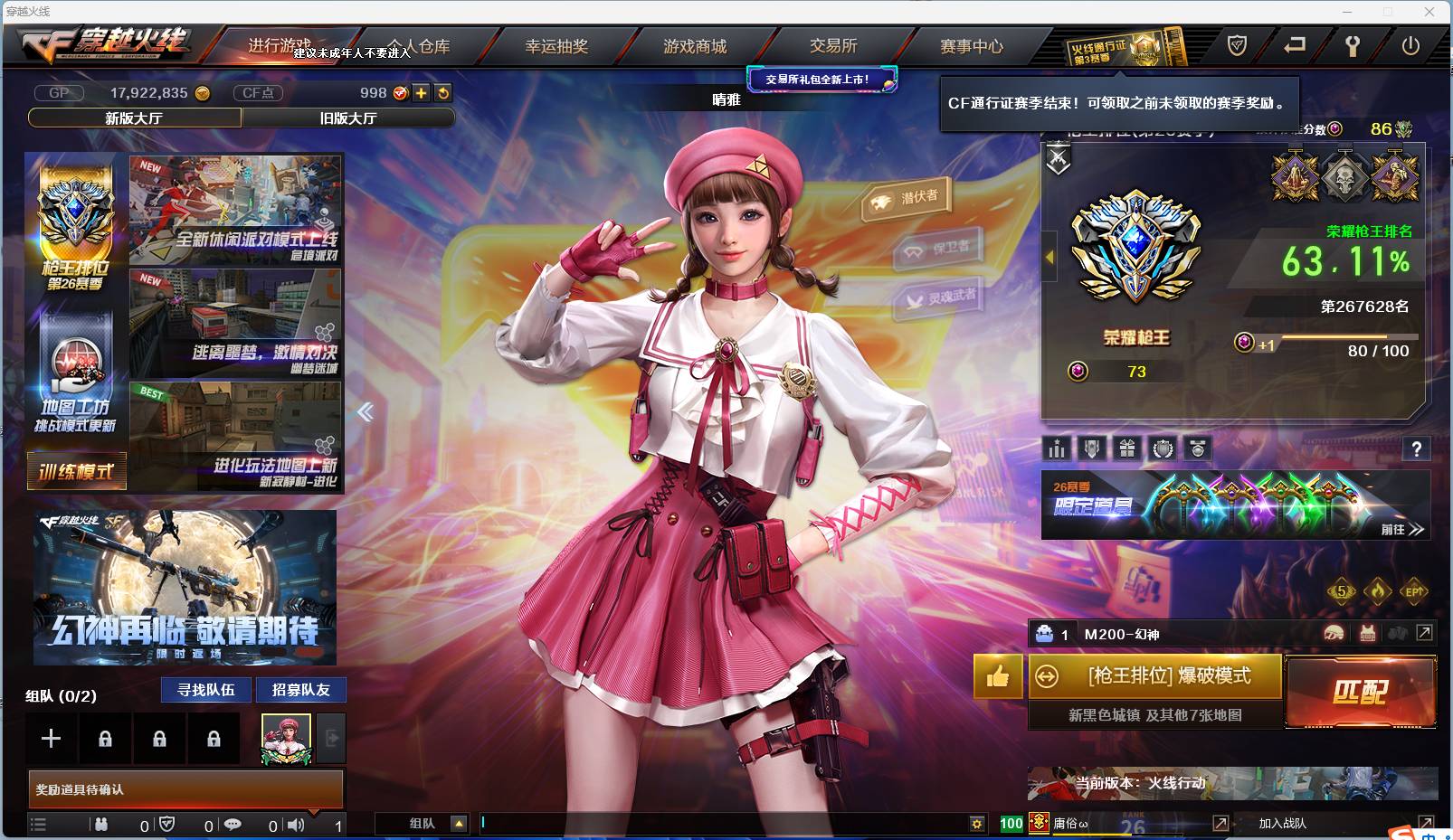Image resolution: width=1453 pixels, height=840 pixels.
Task: Open the helmet loadout icon above the match panel
Action: point(1334,634)
